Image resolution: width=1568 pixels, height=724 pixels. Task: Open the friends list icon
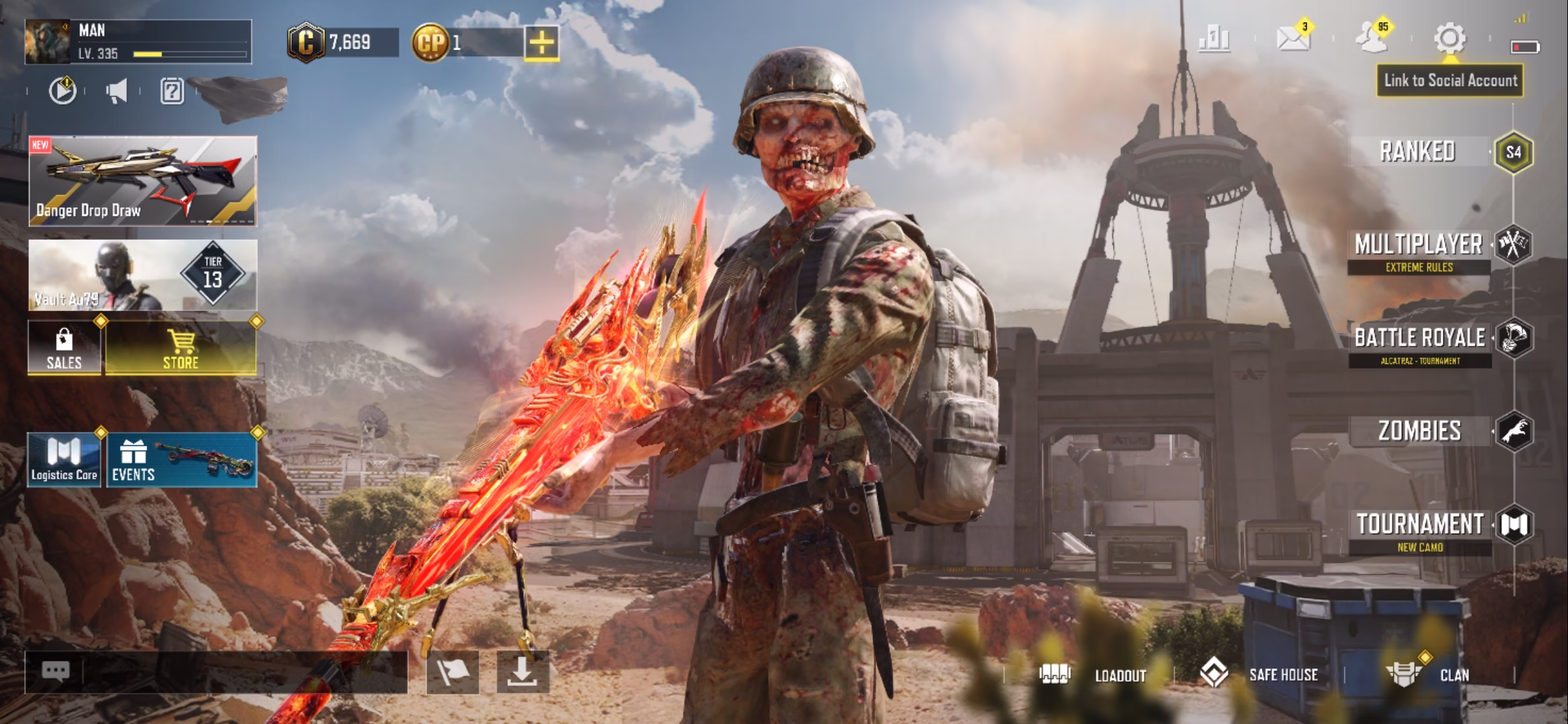pyautogui.click(x=1371, y=39)
